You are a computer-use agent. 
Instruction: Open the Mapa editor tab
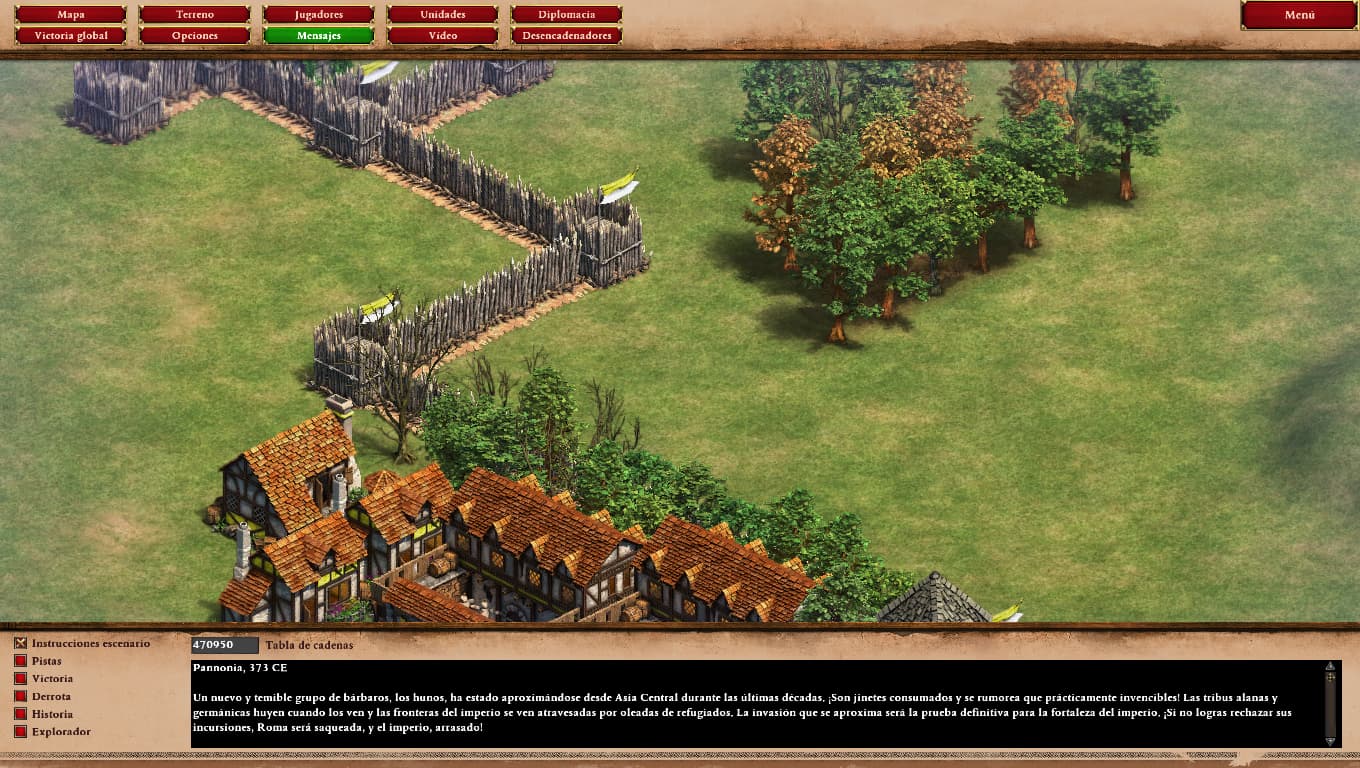coord(71,15)
